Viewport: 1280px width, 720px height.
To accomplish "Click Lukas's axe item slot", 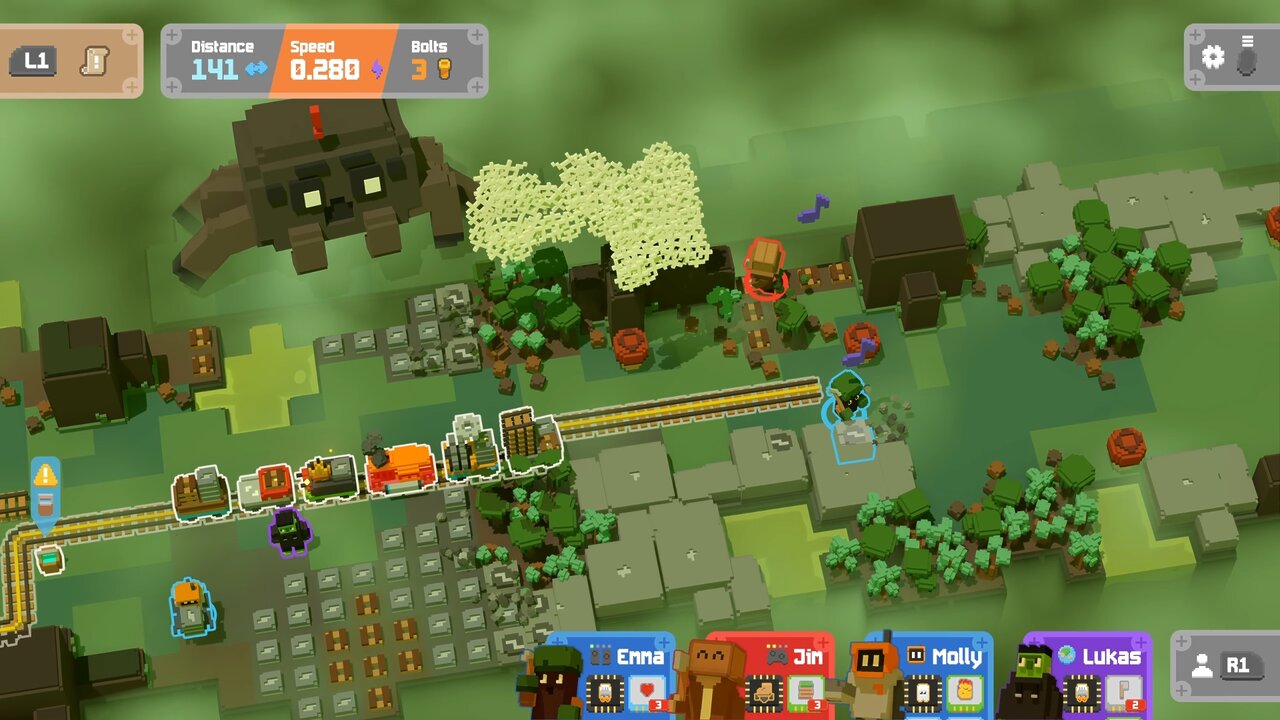I will [1123, 692].
